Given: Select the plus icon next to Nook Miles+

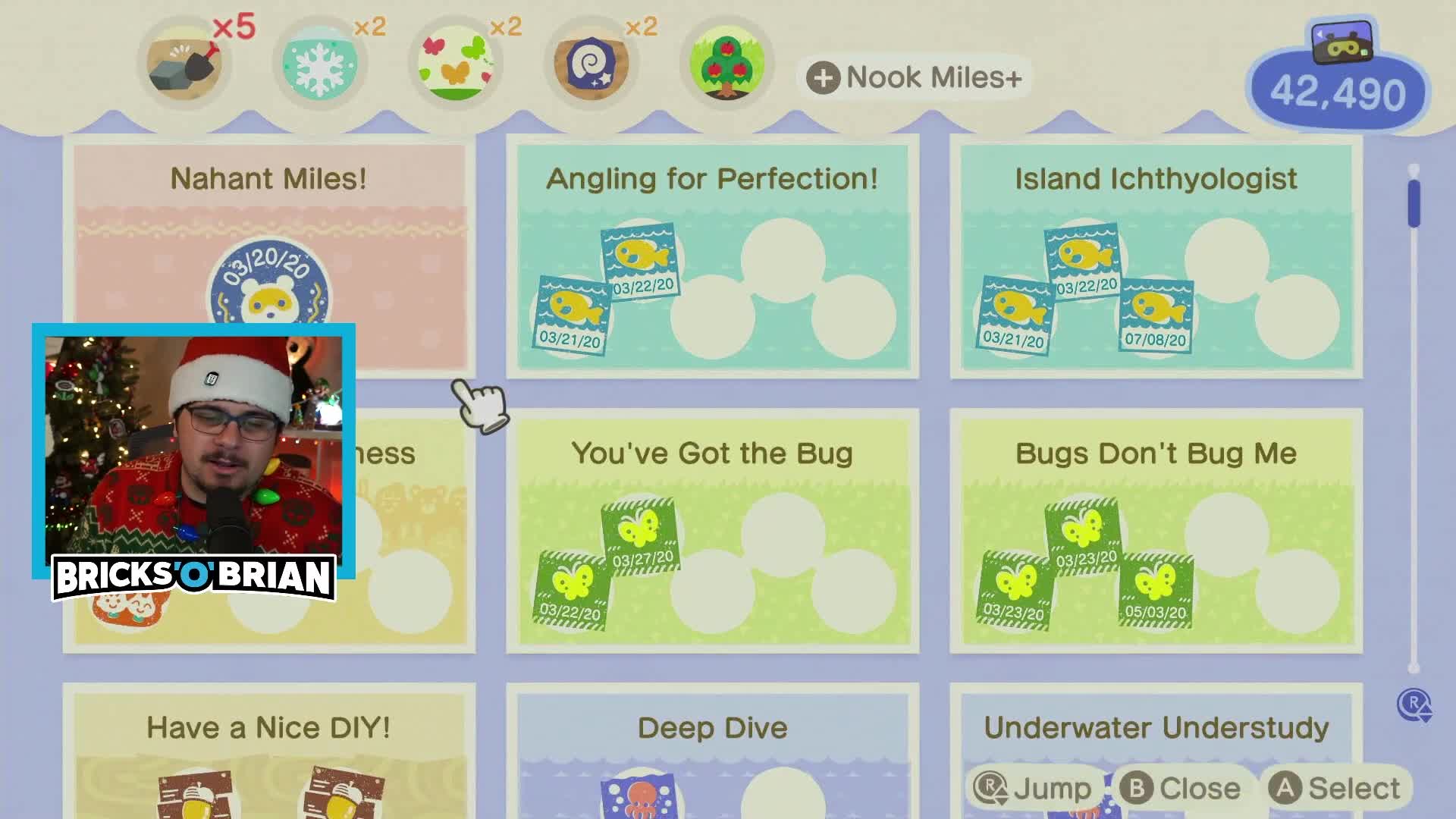Looking at the screenshot, I should pyautogui.click(x=824, y=77).
